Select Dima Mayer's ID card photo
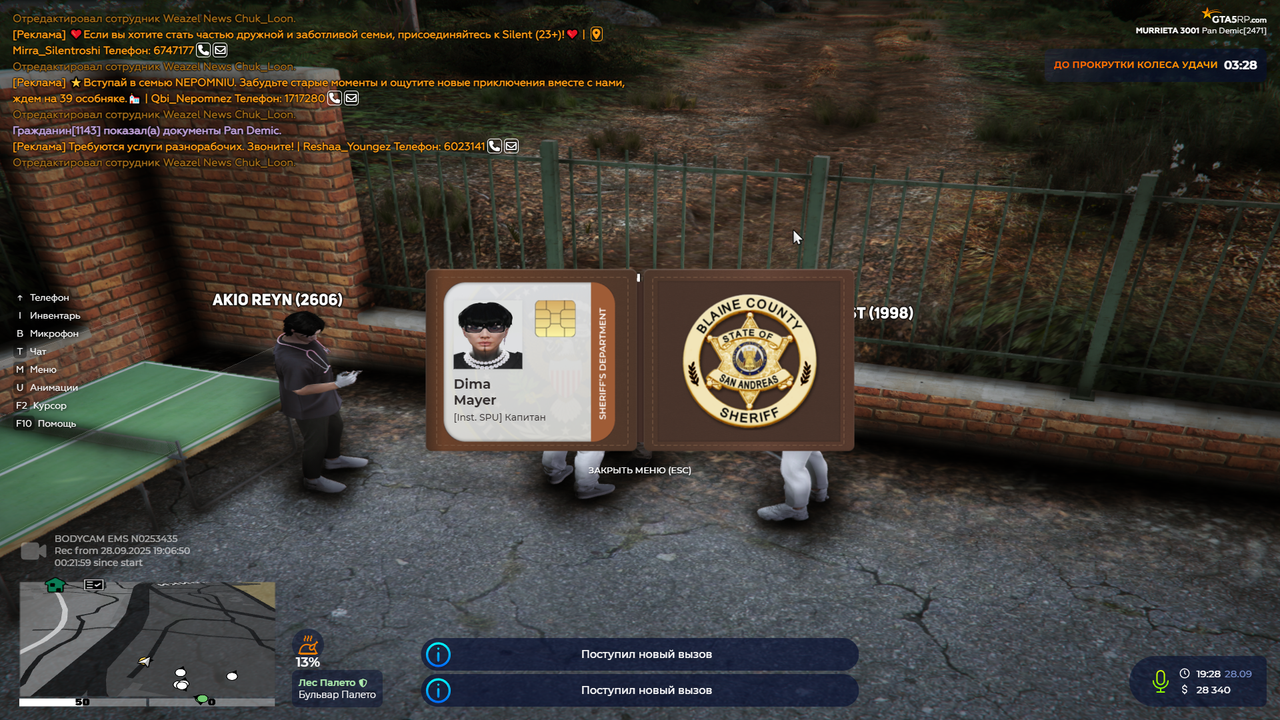The image size is (1280, 720). point(488,336)
